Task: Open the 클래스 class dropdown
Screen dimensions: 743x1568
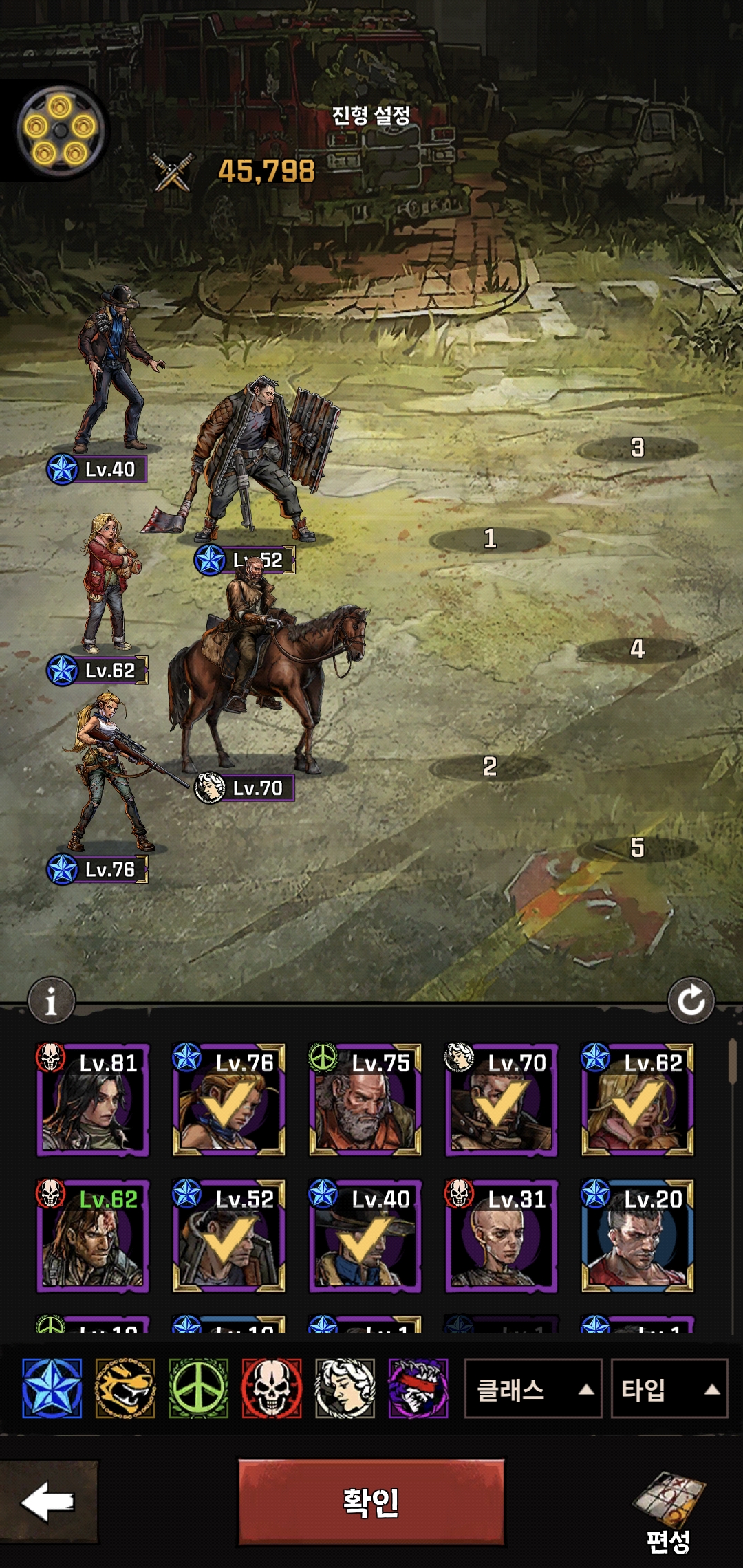Action: point(532,1389)
